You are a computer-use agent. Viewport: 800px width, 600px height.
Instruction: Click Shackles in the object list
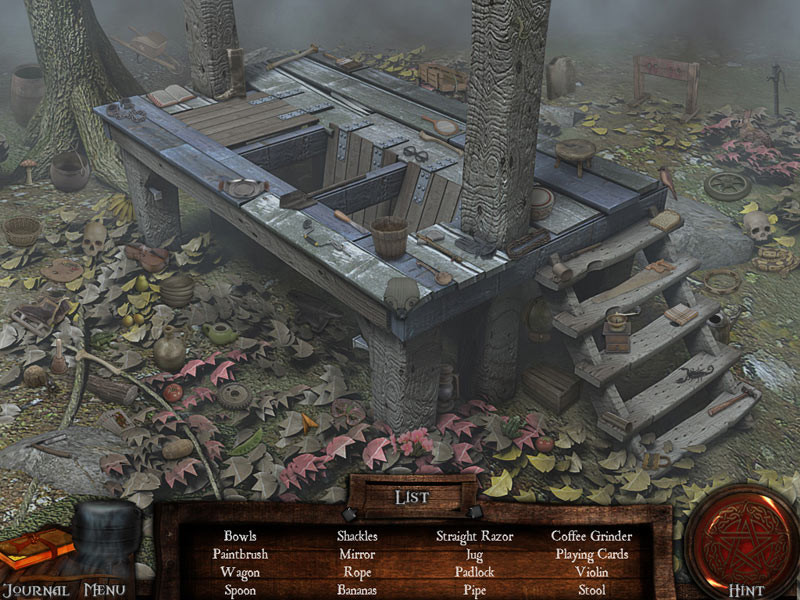pos(357,536)
